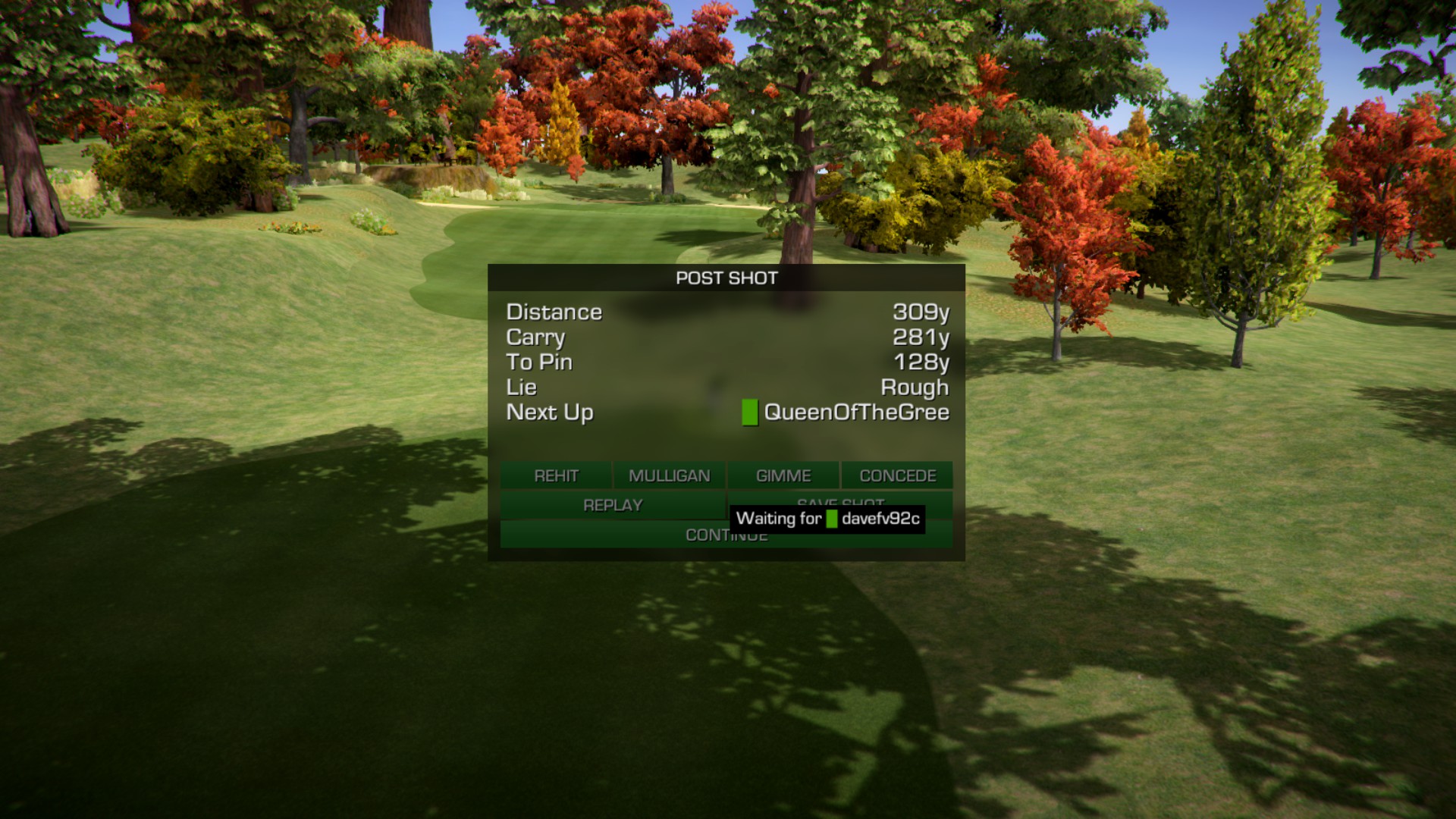This screenshot has height=819, width=1456.
Task: Continue to the next player's turn
Action: coord(607,535)
